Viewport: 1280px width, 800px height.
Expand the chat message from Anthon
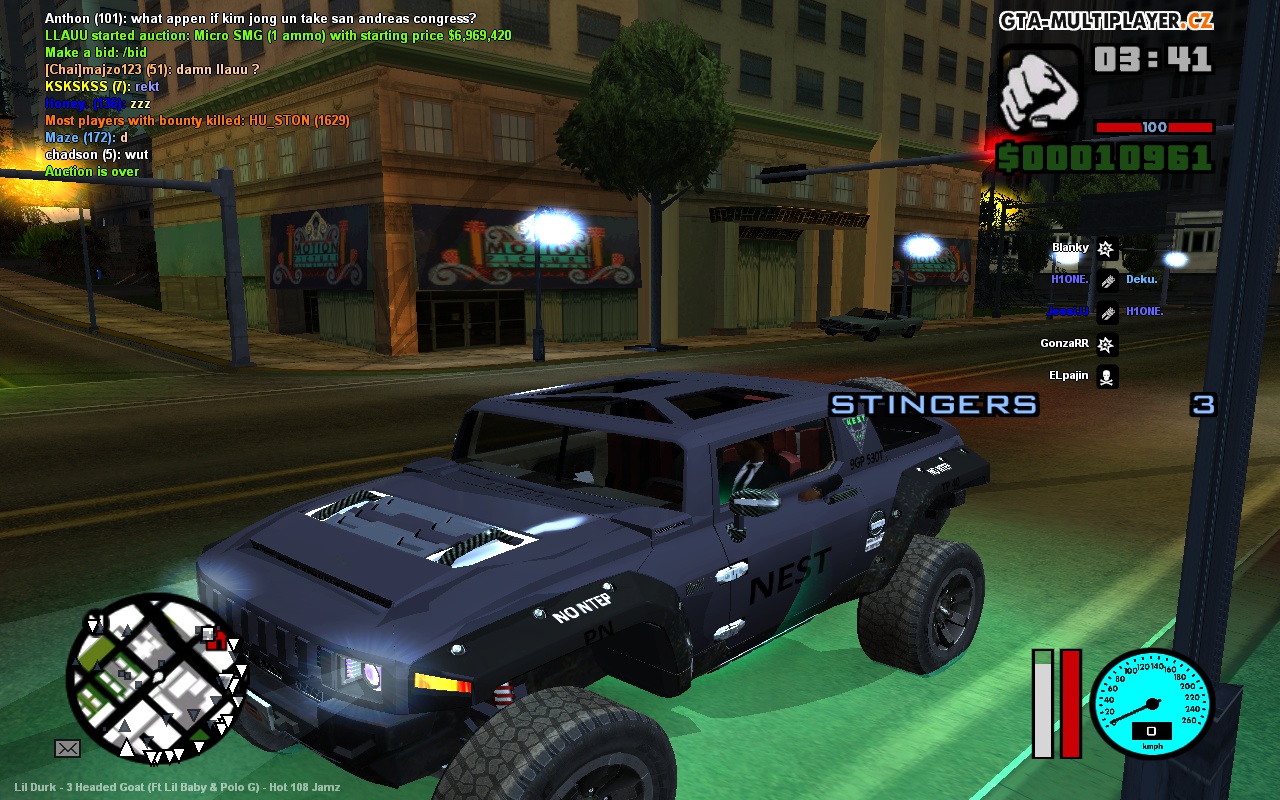coord(255,19)
